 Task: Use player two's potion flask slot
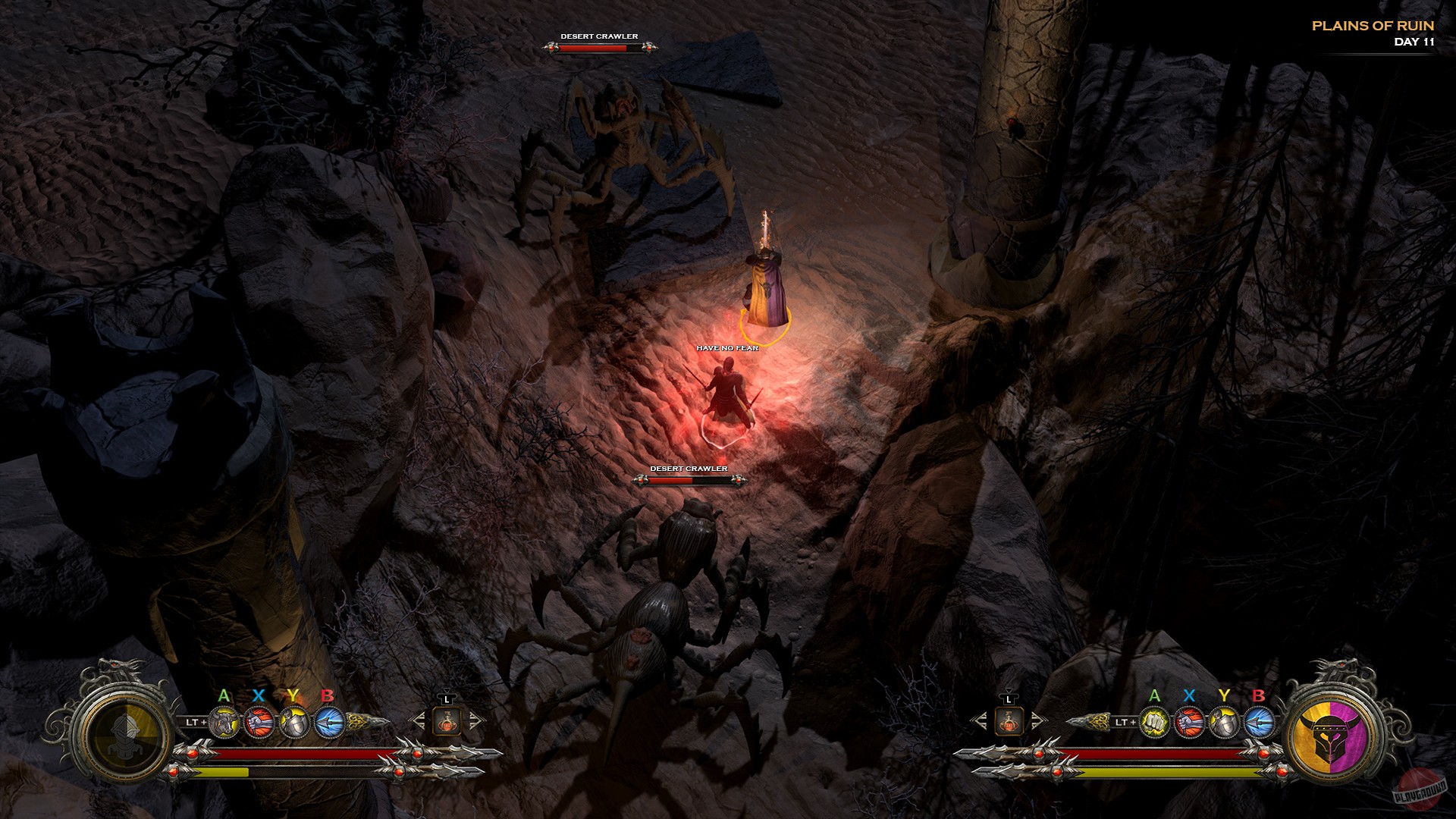pyautogui.click(x=1009, y=722)
